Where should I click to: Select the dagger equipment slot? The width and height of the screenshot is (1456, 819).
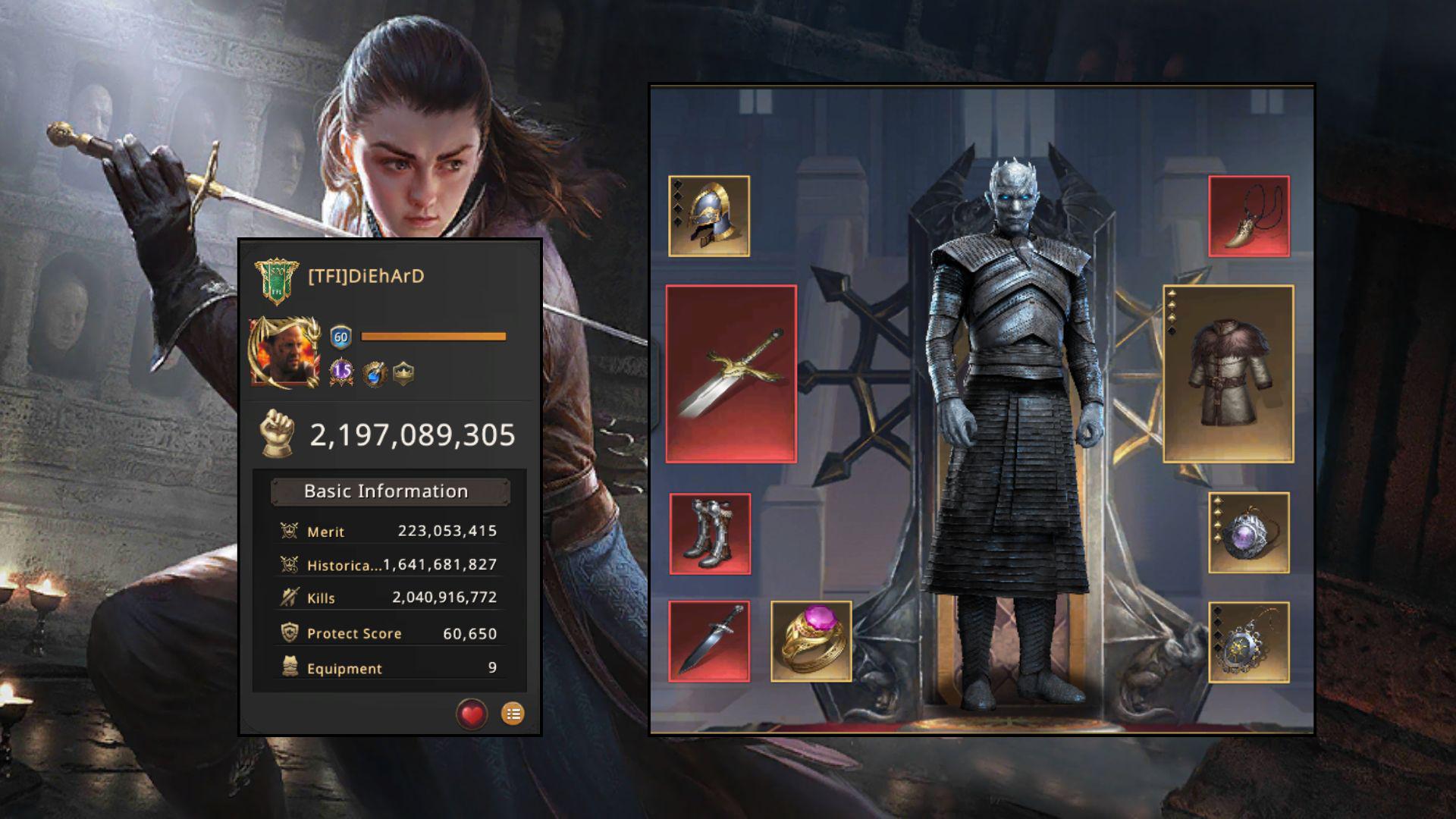click(x=709, y=642)
